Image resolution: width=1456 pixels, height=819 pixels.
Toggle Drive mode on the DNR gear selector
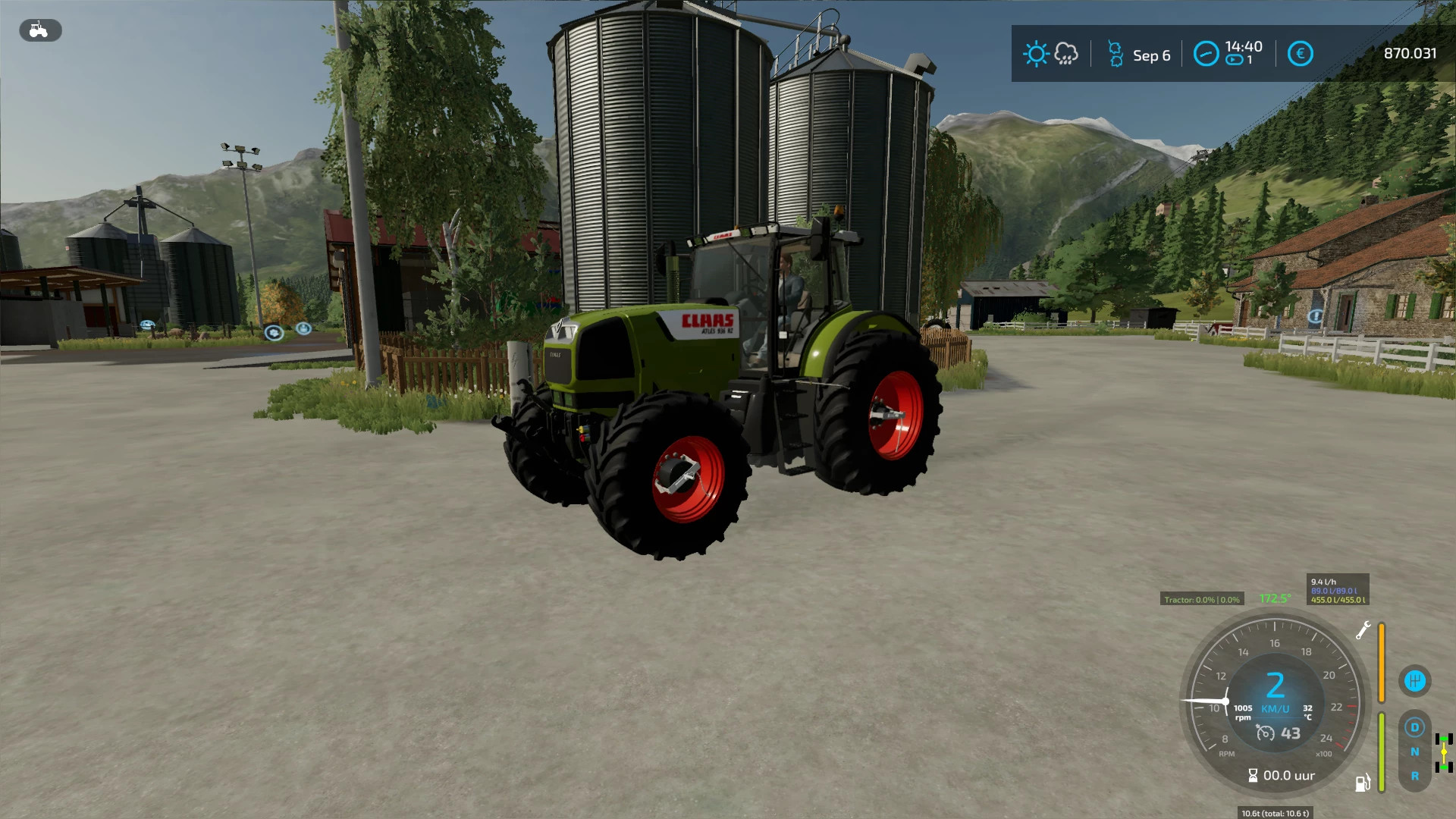pyautogui.click(x=1414, y=727)
